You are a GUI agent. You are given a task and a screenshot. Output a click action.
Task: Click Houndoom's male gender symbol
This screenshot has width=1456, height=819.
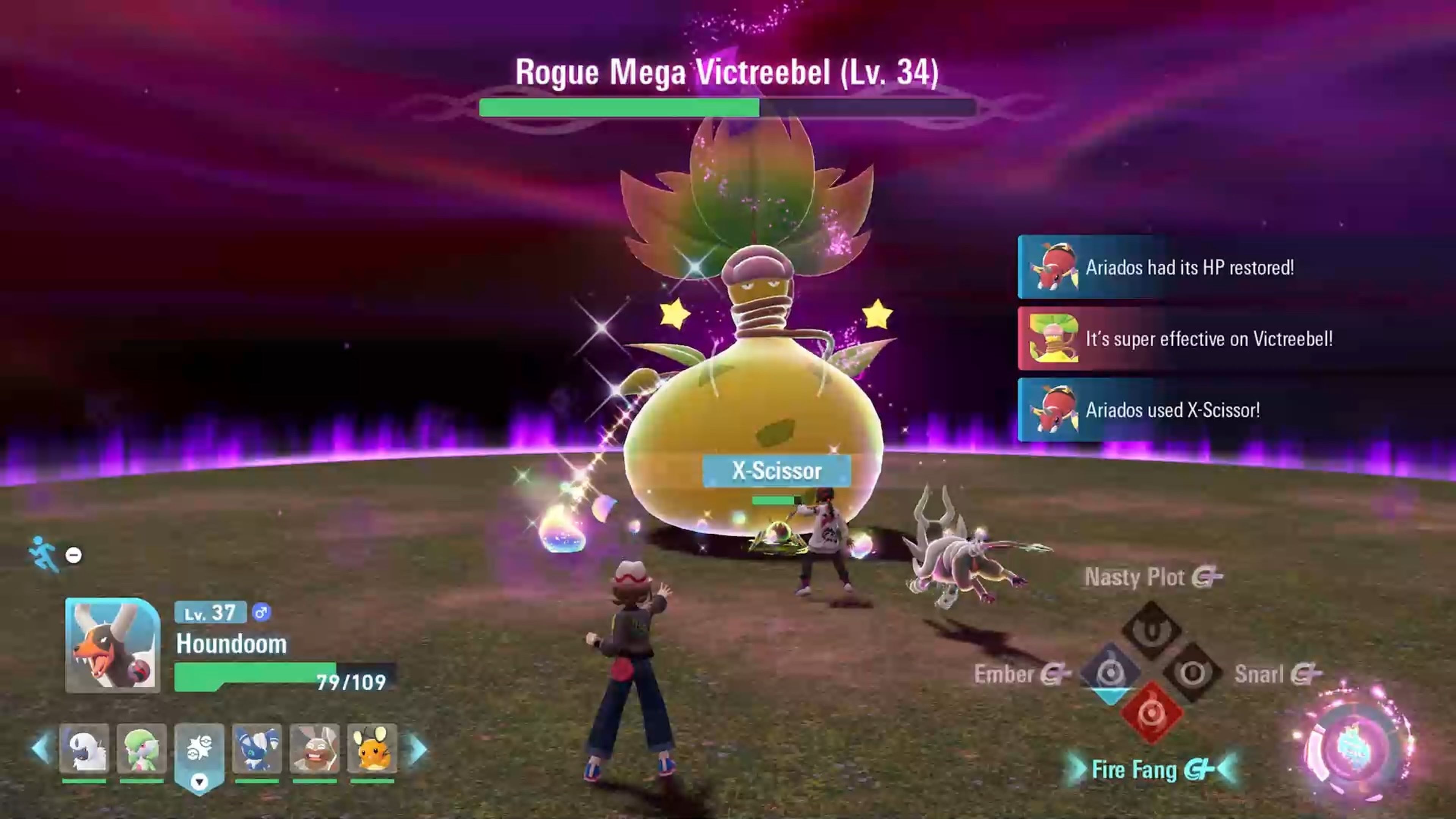261,612
